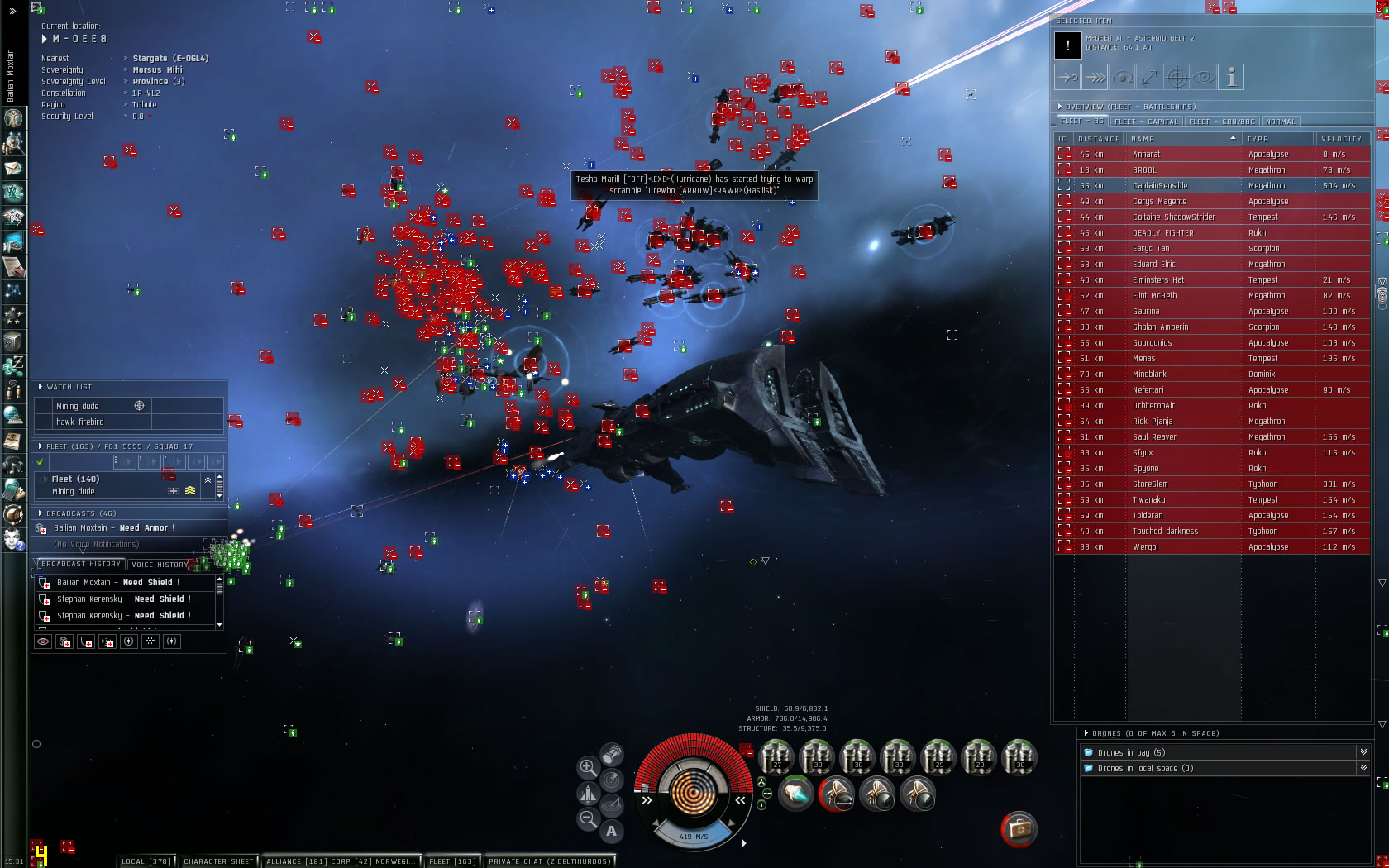Open the help character icon in sidebar

(x=13, y=540)
